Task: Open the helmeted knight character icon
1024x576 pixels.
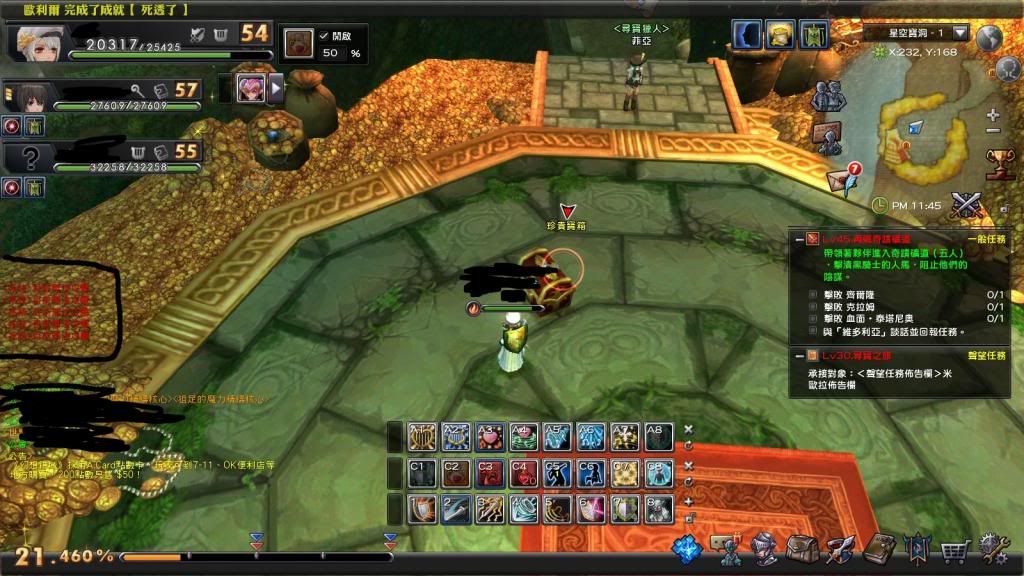Action: click(763, 547)
